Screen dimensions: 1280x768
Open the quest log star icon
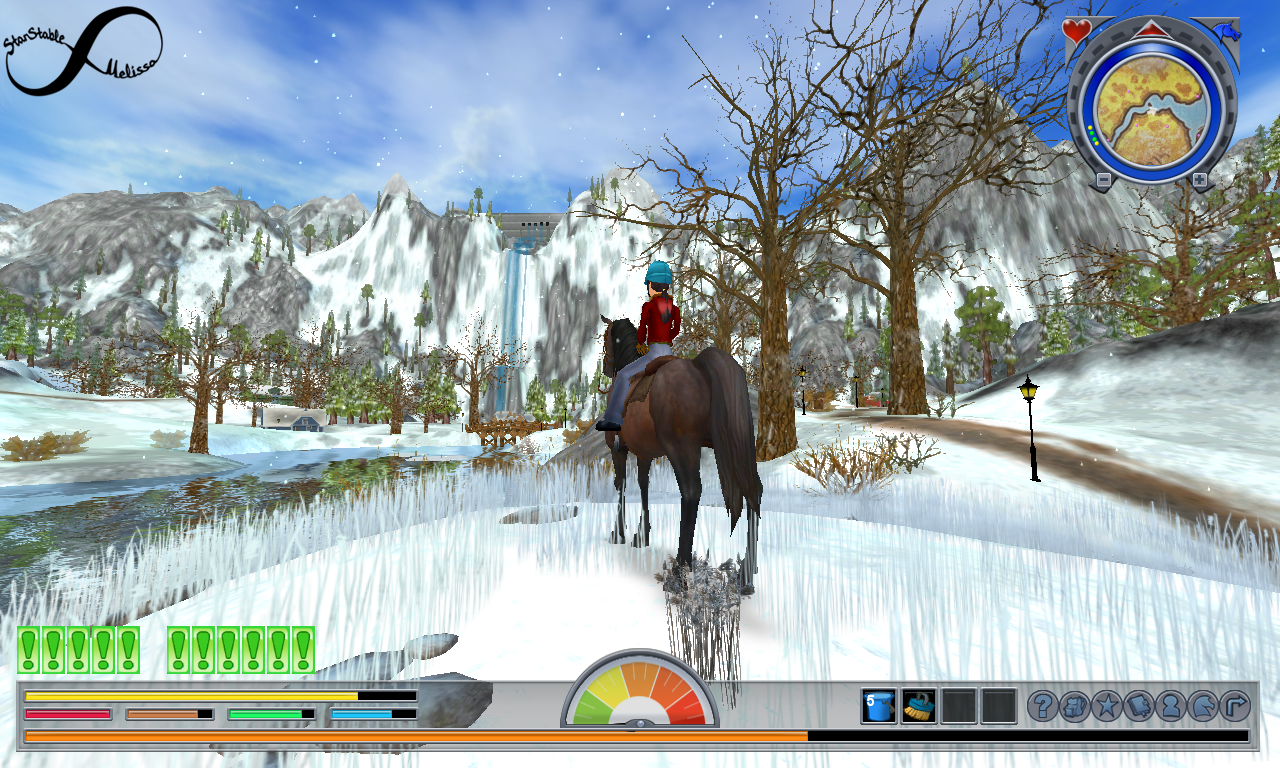[1107, 706]
